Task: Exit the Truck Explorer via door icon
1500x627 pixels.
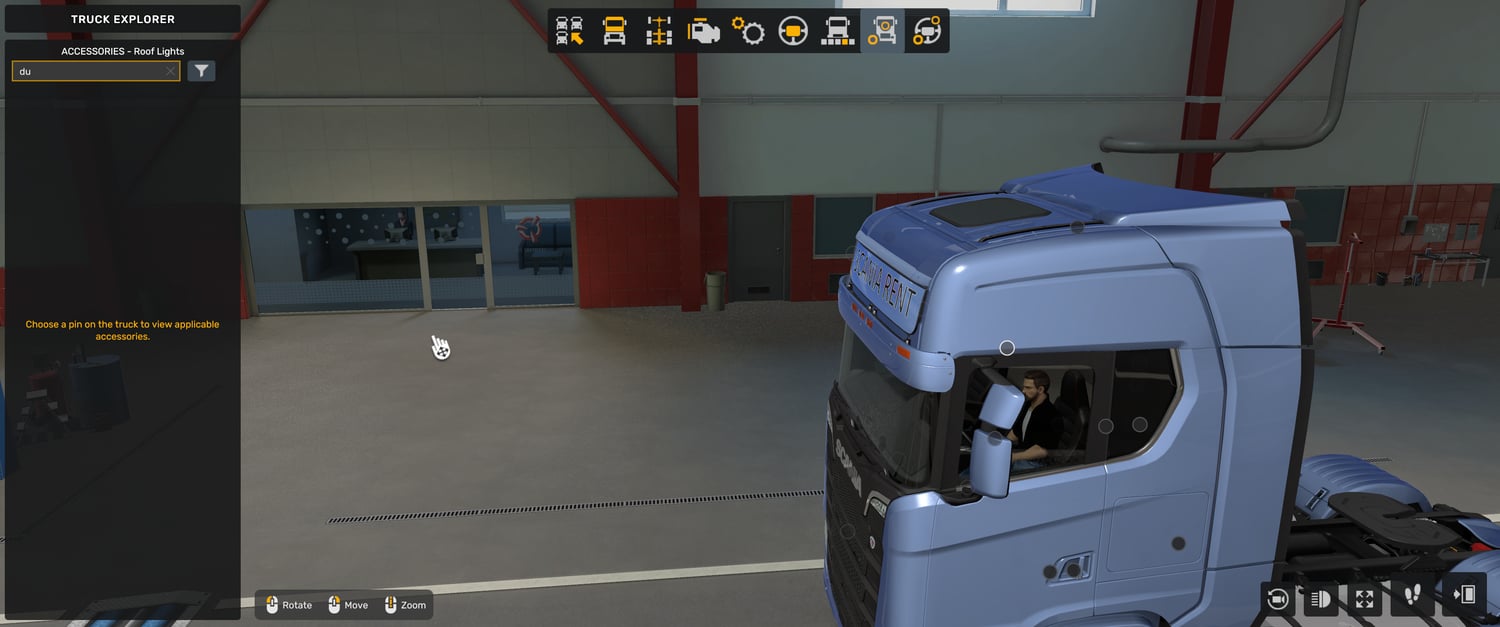Action: coord(1463,596)
